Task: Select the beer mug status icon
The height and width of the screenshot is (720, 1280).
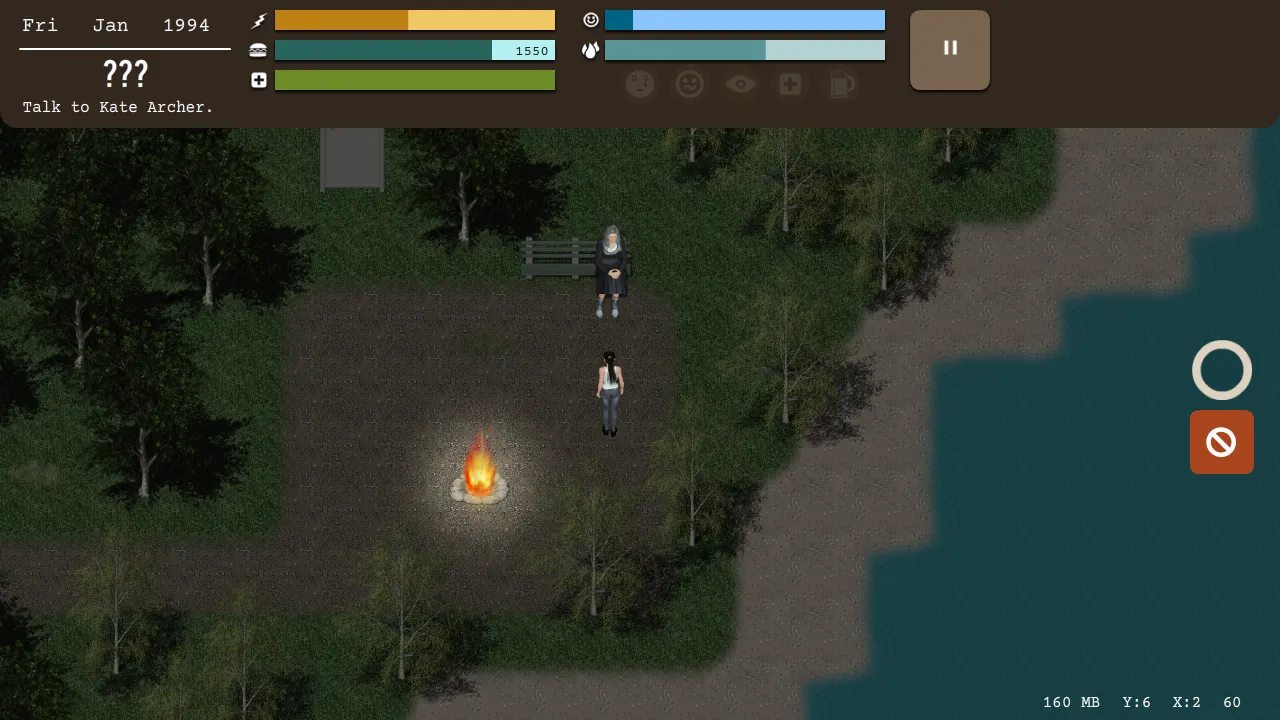Action: click(841, 85)
